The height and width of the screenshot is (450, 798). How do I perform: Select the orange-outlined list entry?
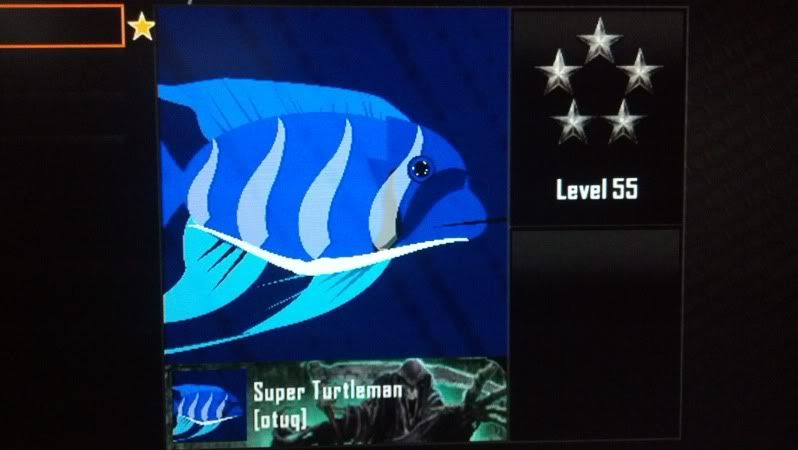(x=60, y=25)
